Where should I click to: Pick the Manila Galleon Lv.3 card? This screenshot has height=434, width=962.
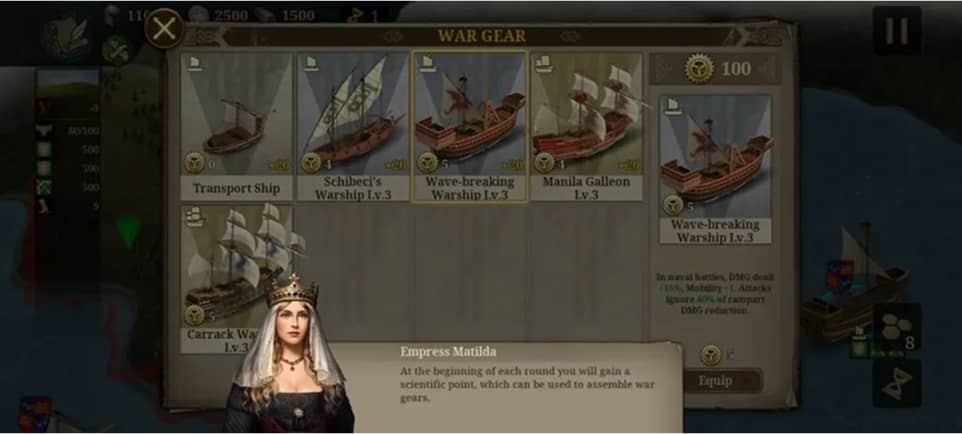586,125
